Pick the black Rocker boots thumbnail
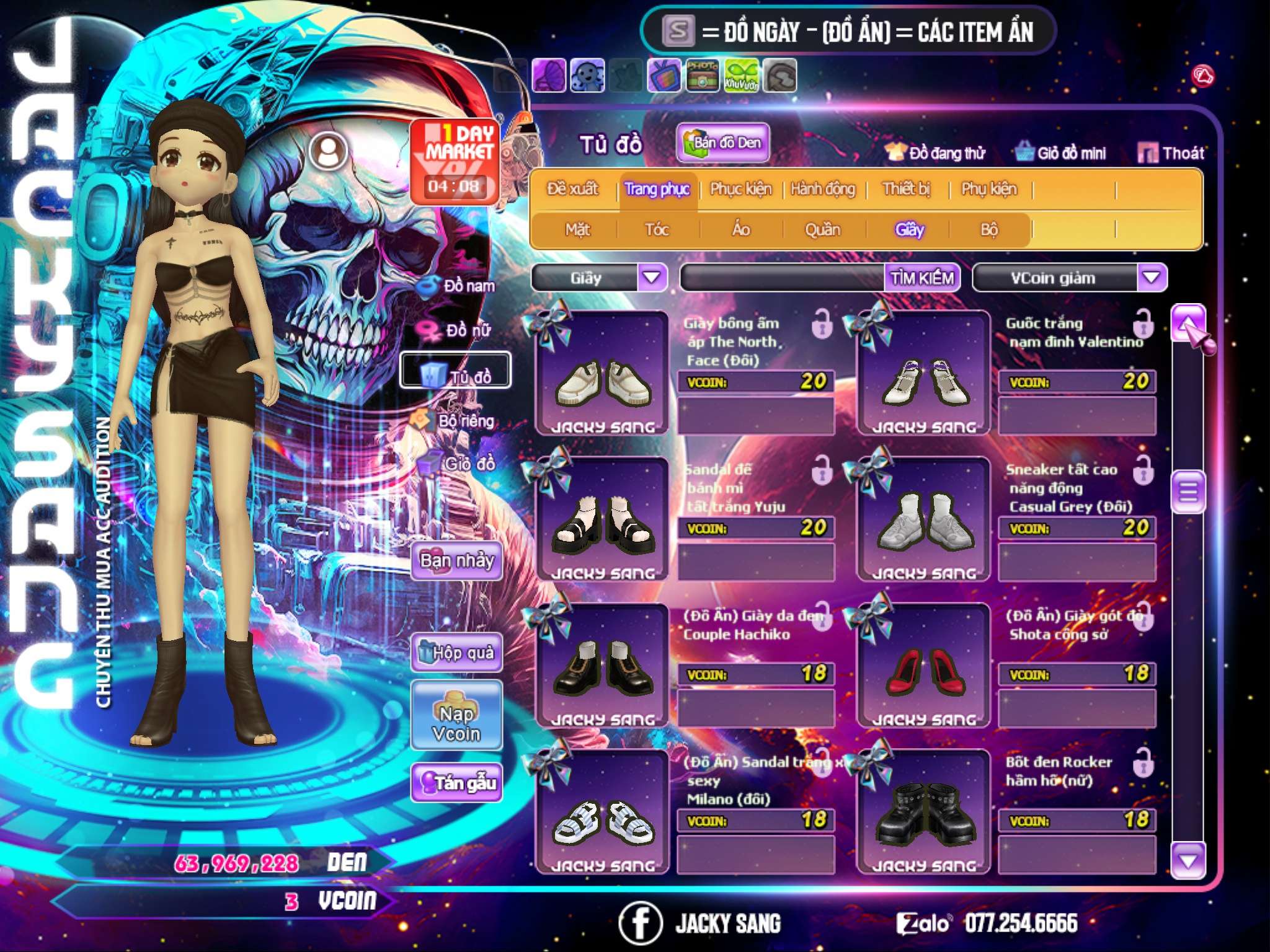 coord(923,812)
